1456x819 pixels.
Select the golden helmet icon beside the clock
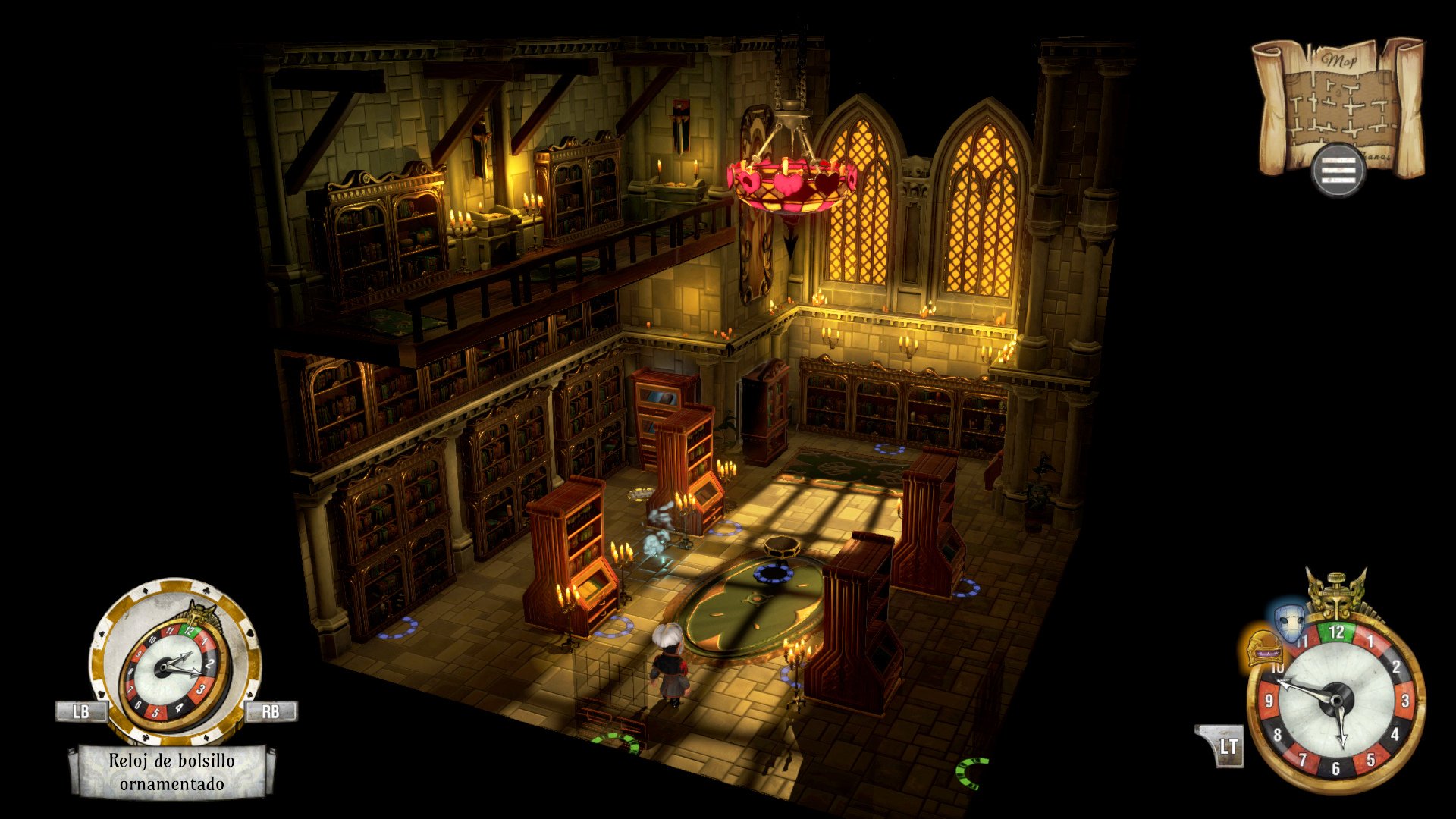point(1263,647)
